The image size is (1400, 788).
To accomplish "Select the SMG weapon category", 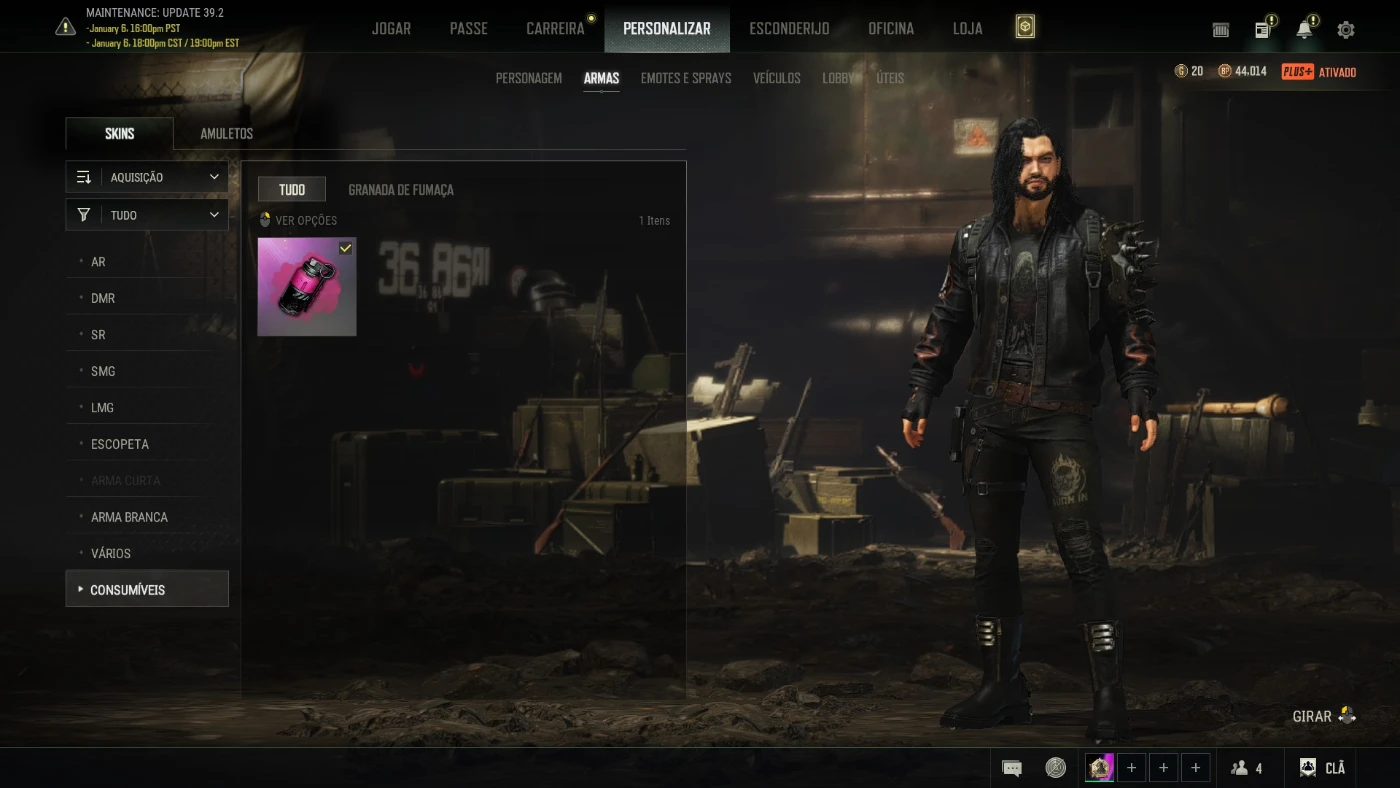I will pyautogui.click(x=103, y=371).
